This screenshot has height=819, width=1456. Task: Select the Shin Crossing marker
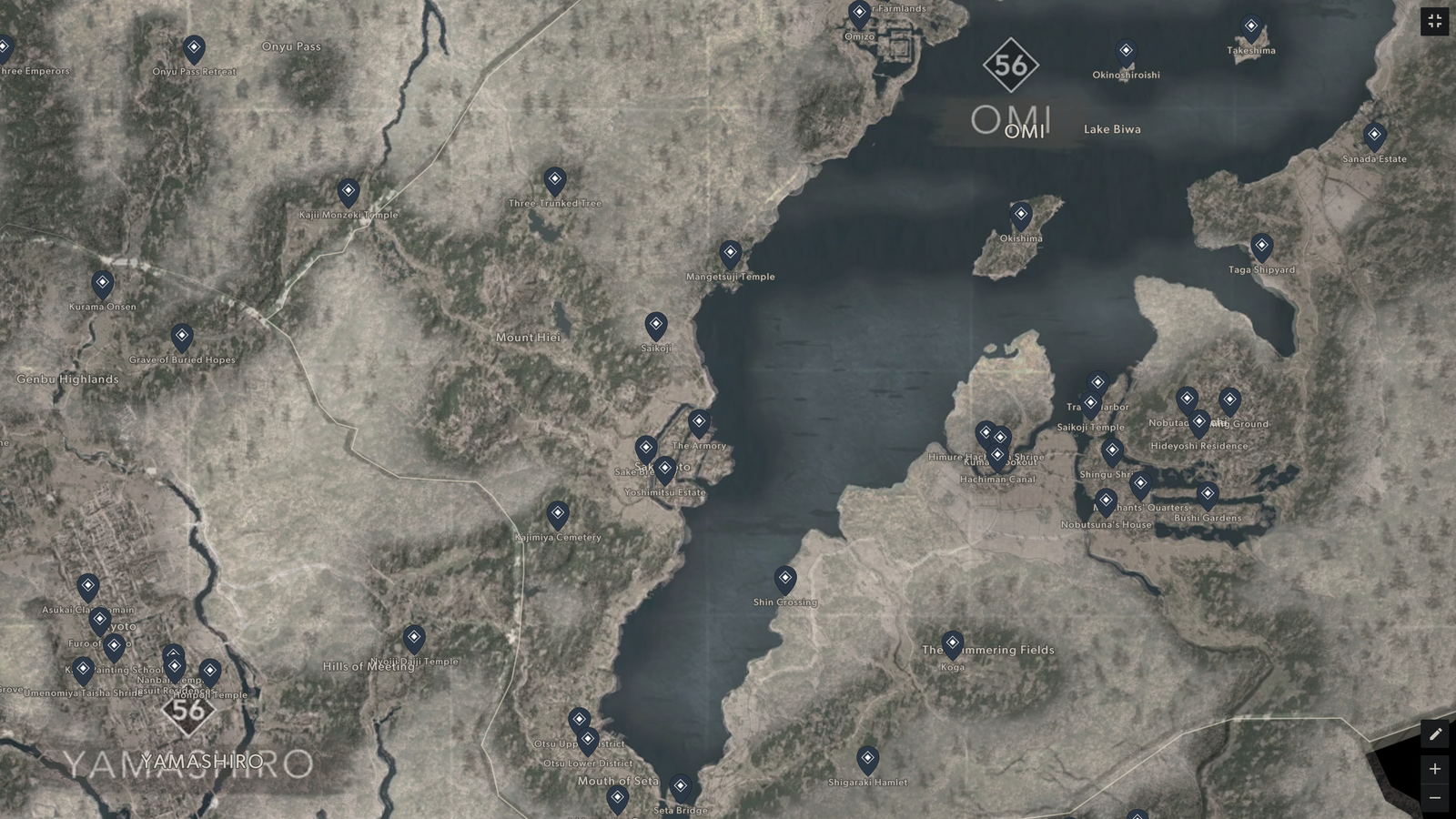click(x=785, y=579)
